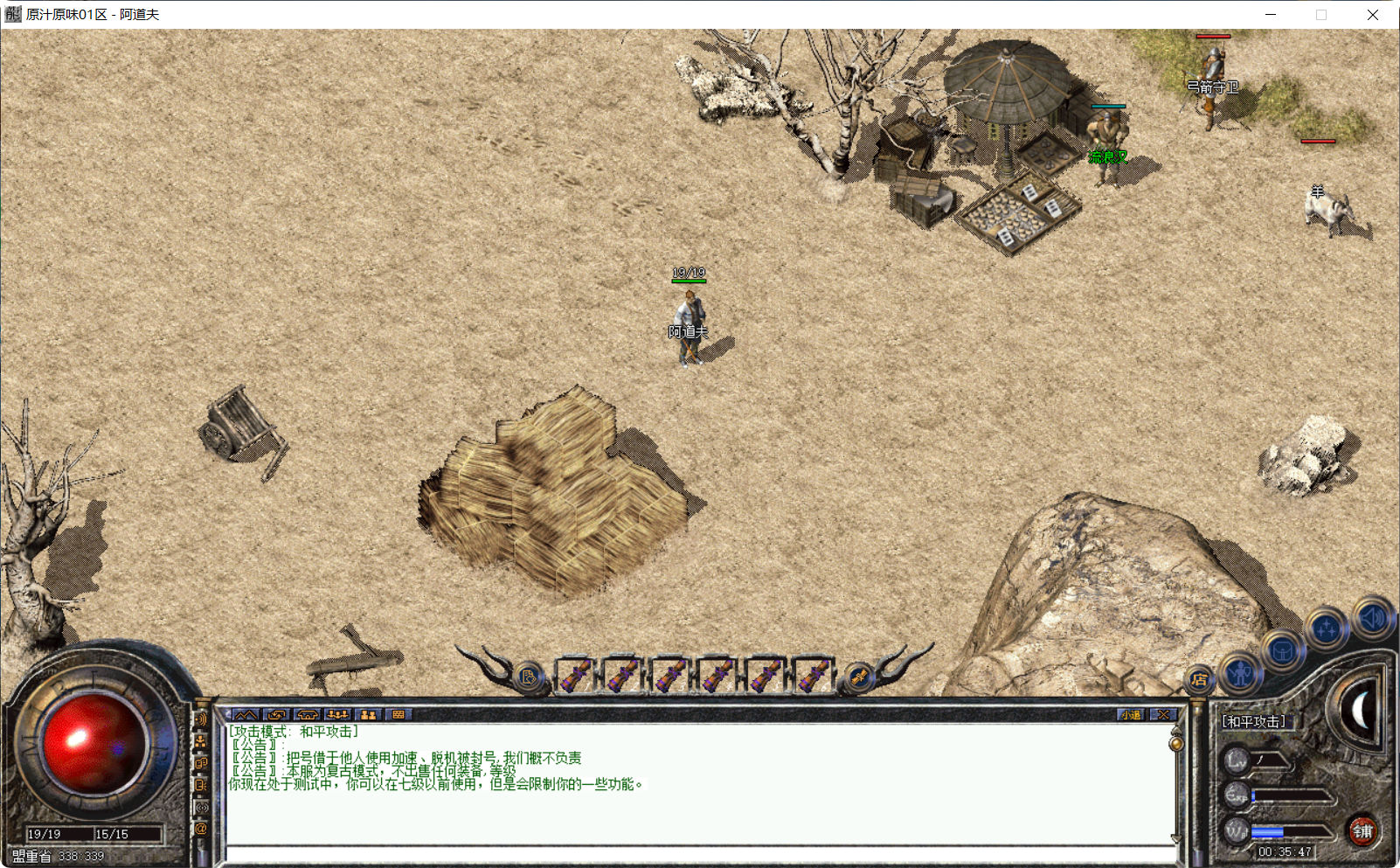
Task: Open the skills icon with four stars
Action: [1327, 628]
